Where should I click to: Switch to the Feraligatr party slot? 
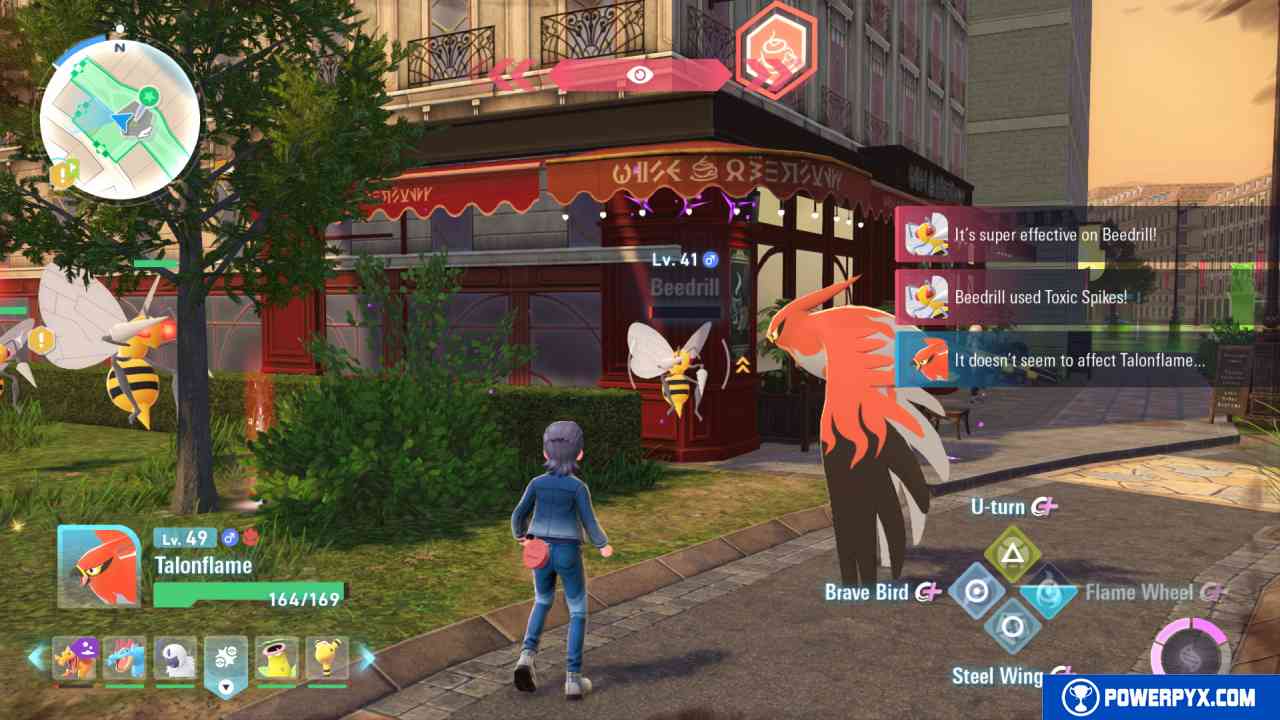click(x=125, y=658)
